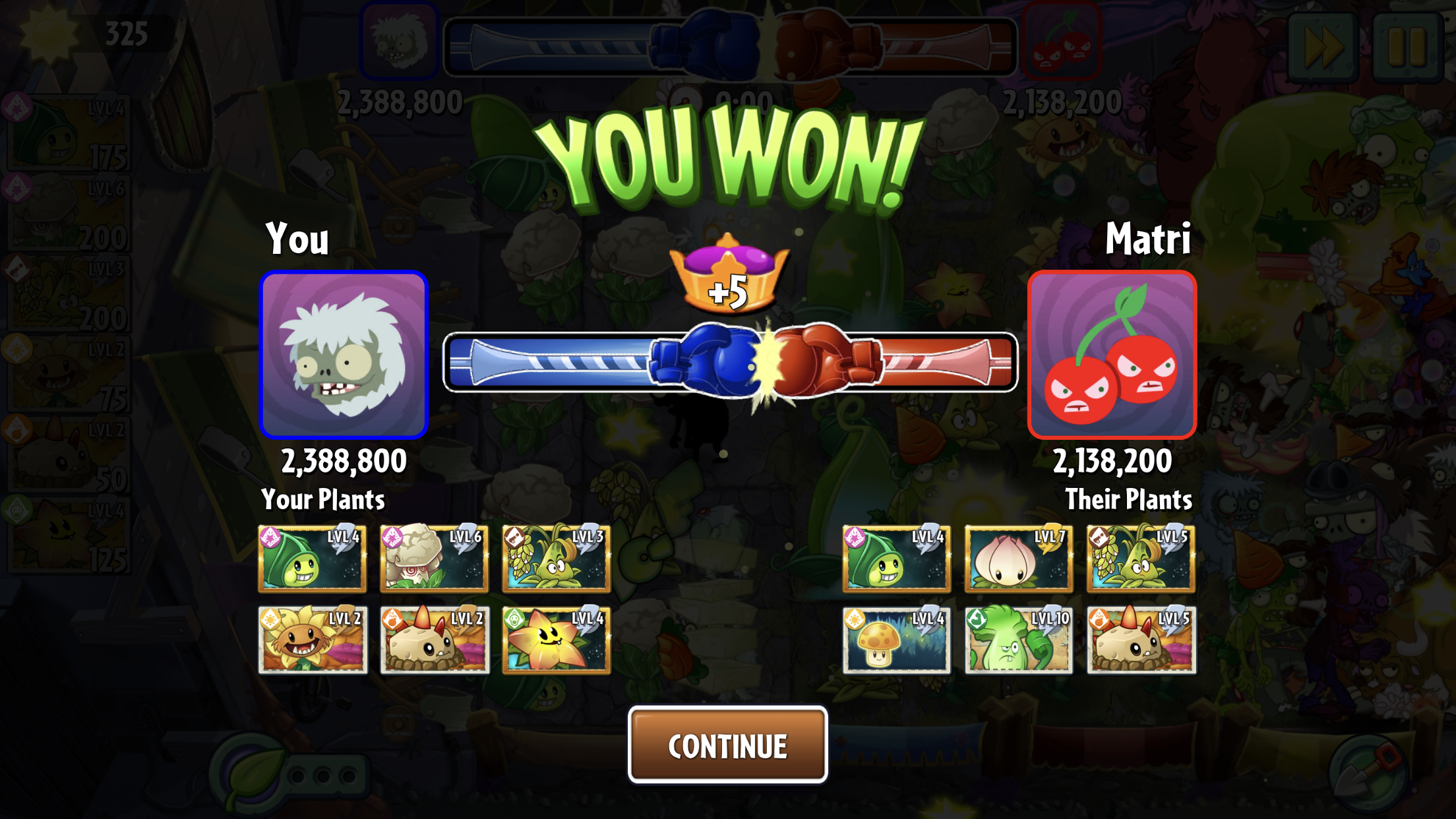Choose your LVL 6 cauliflower plant card
The height and width of the screenshot is (819, 1456).
(434, 558)
